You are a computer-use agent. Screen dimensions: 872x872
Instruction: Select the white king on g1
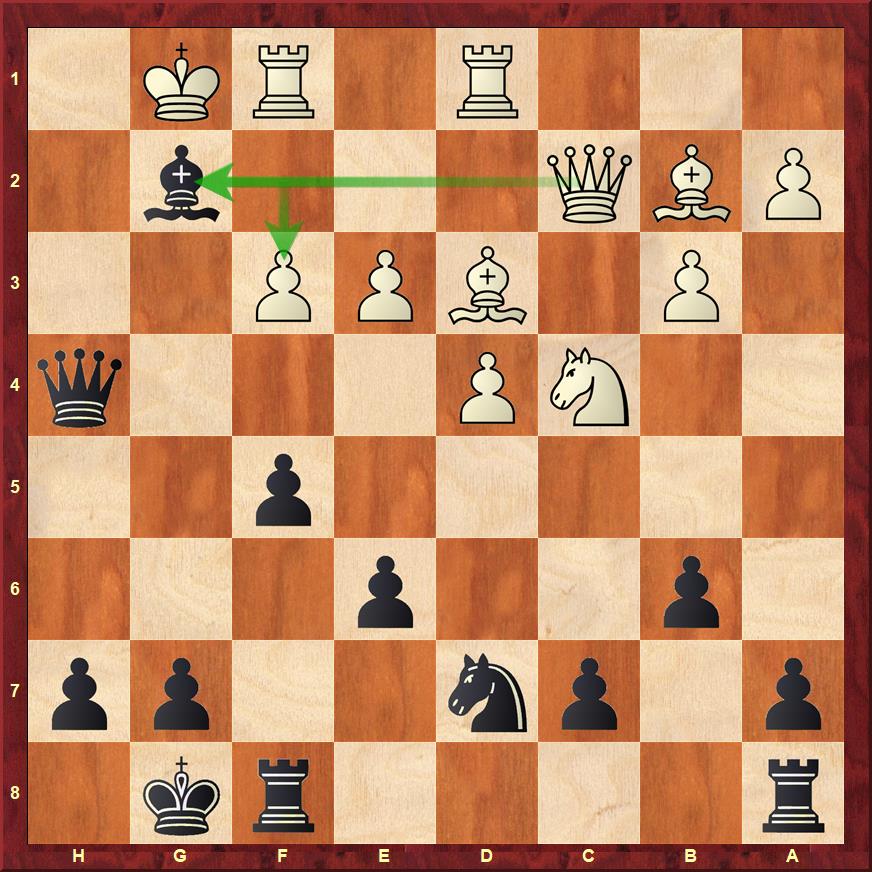coord(181,79)
